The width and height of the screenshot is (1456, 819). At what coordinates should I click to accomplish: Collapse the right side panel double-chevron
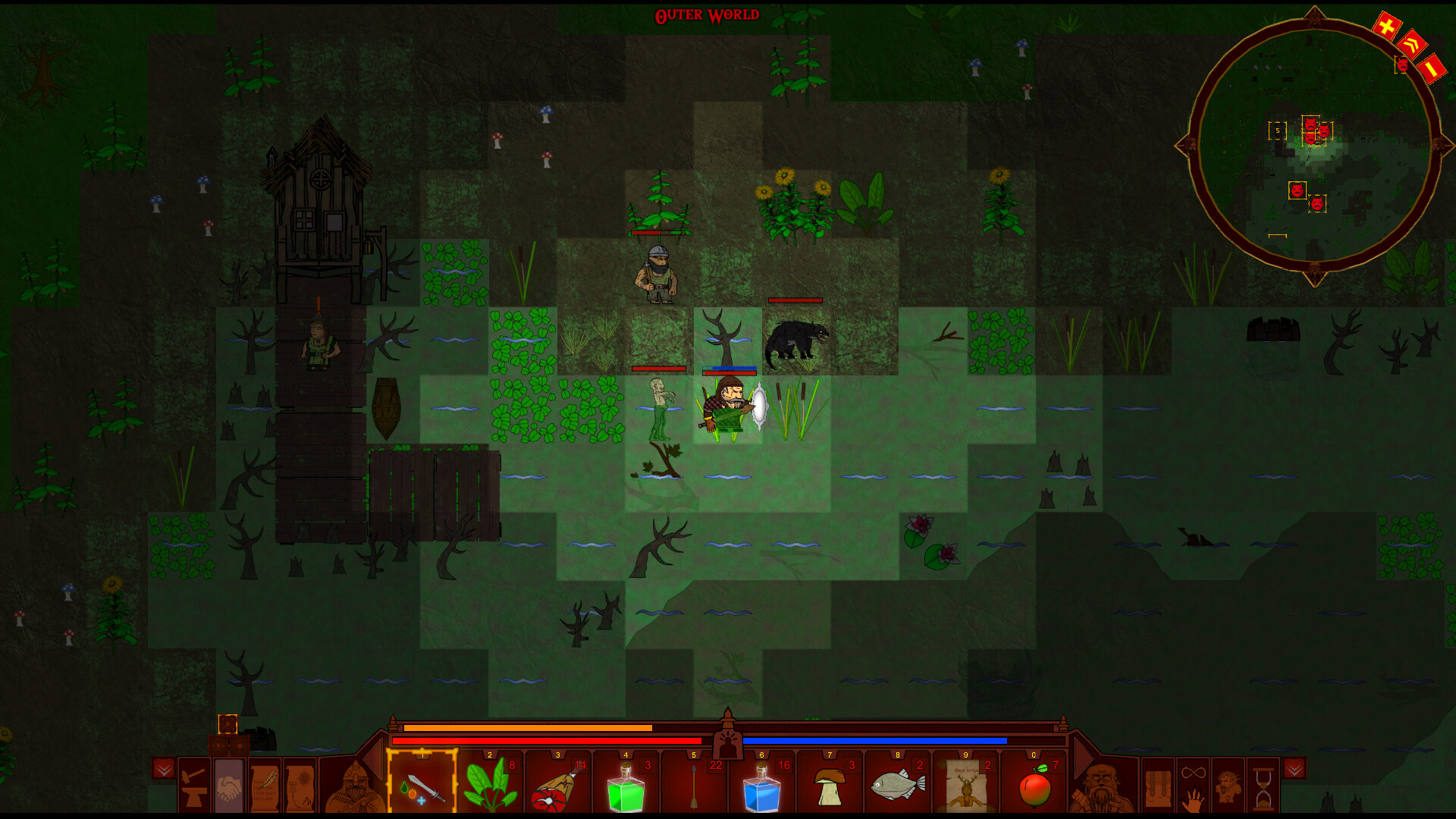(1294, 767)
